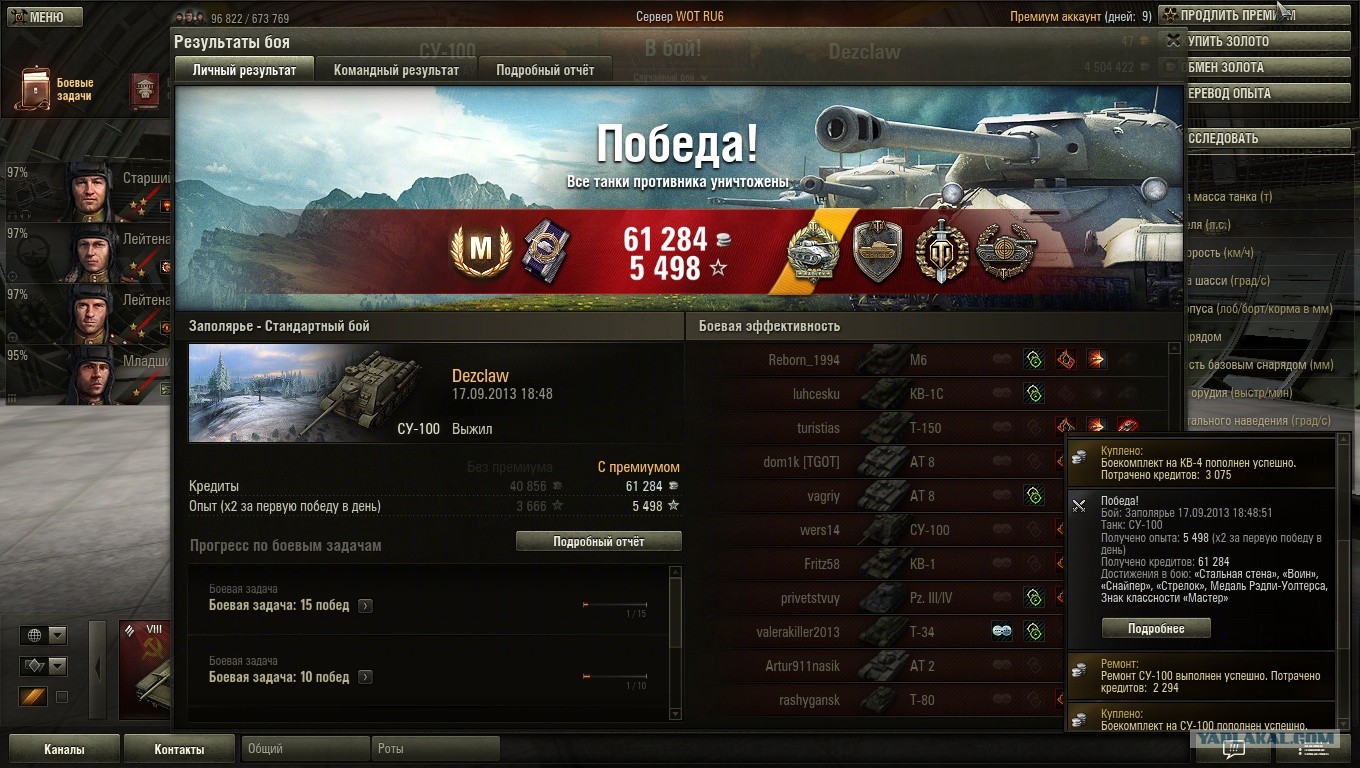The height and width of the screenshot is (768, 1360).
Task: Open the Контакты list
Action: click(179, 749)
